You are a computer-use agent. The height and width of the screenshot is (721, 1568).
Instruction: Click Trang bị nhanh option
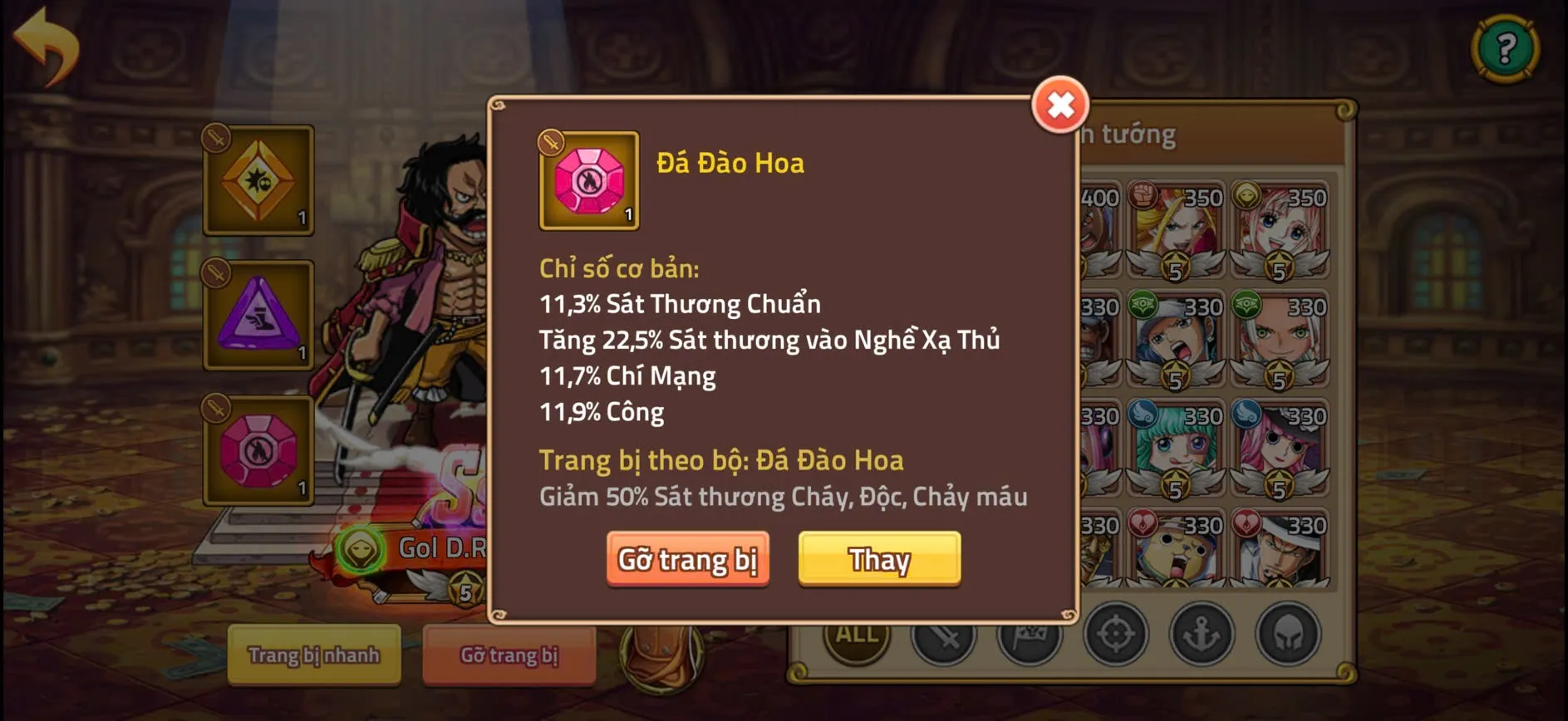[313, 655]
